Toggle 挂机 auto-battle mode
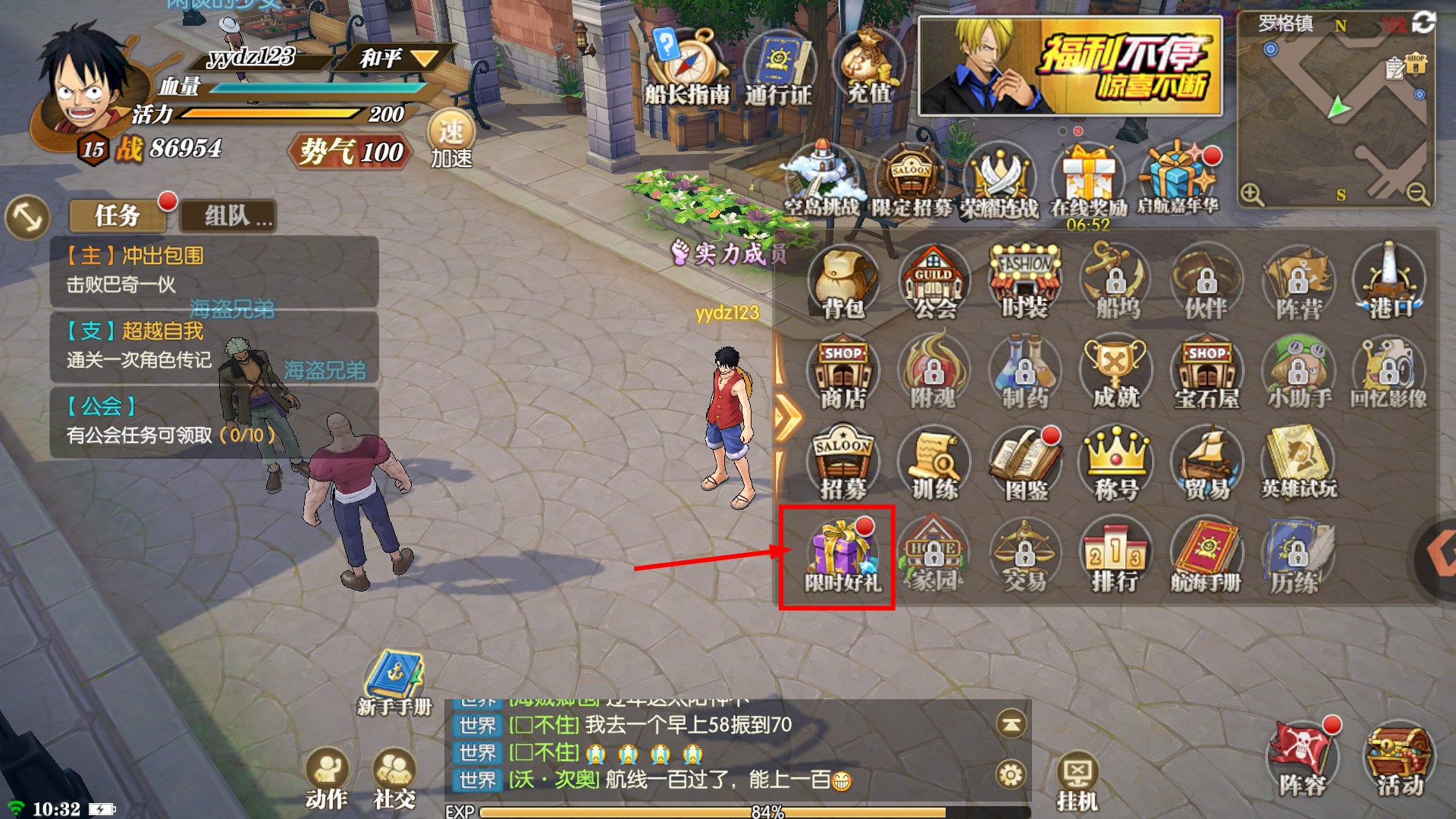Viewport: 1456px width, 819px height. click(x=1078, y=781)
